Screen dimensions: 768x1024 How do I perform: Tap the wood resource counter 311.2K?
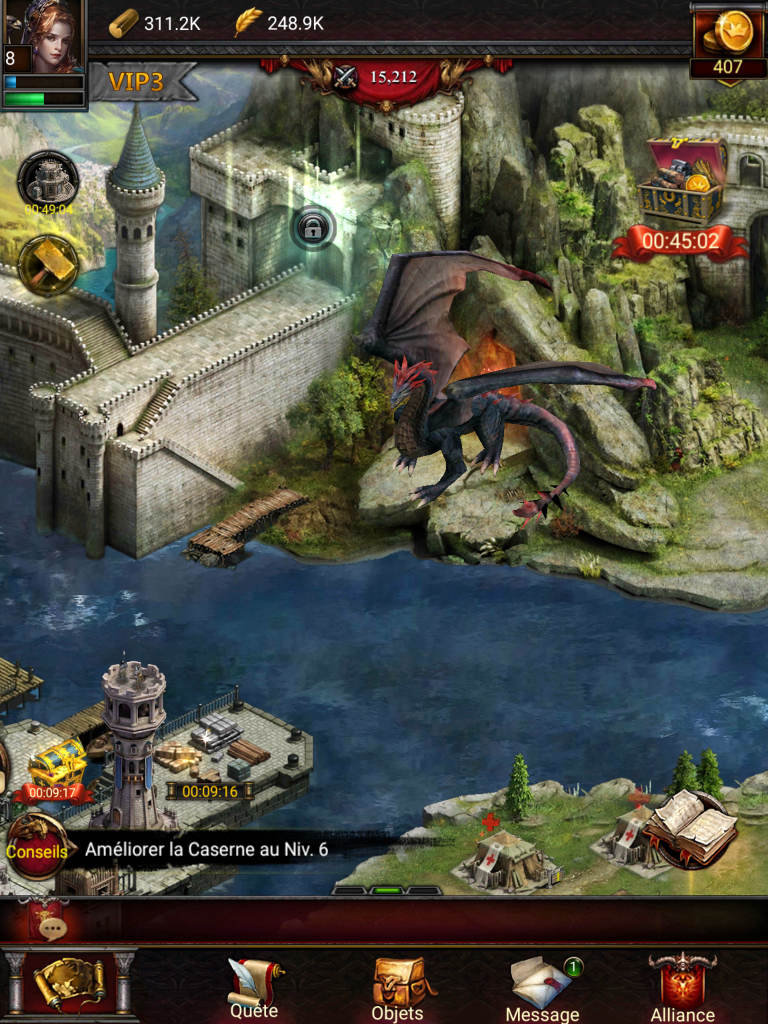(156, 23)
